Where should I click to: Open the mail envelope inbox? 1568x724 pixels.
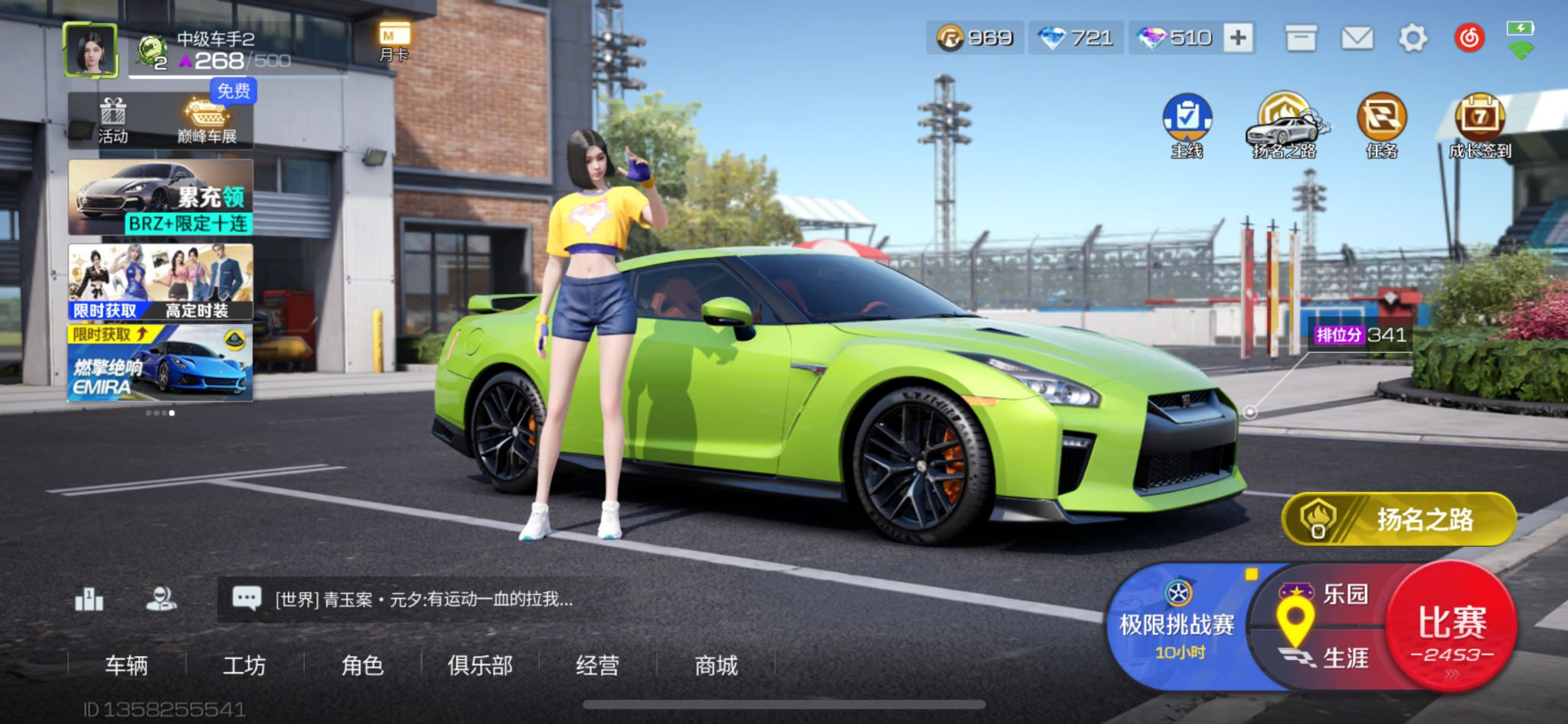click(x=1357, y=38)
